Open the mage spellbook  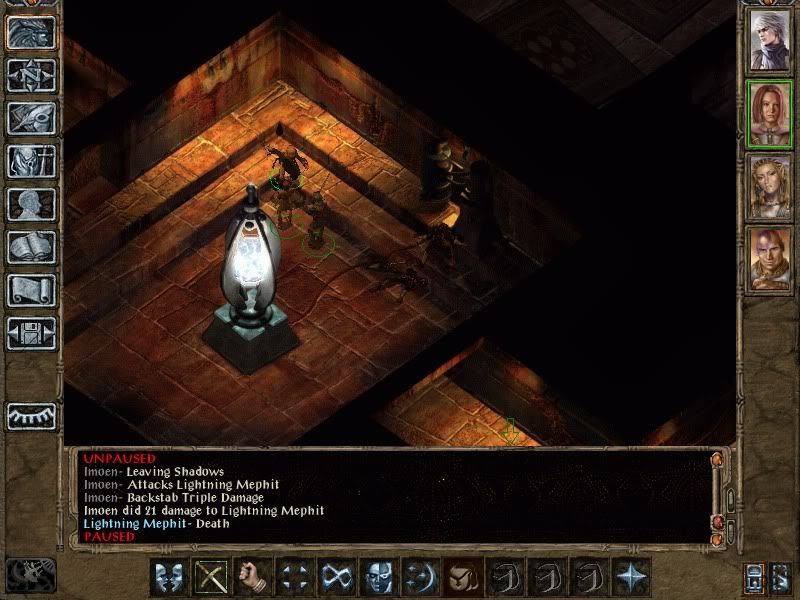point(31,247)
